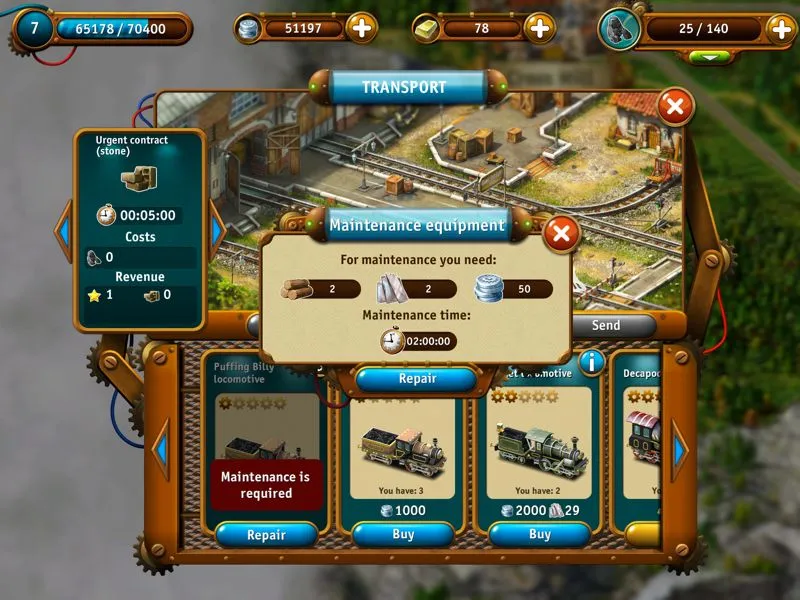800x600 pixels.
Task: Buy the locomotive costing 2000 coins
Action: click(x=539, y=535)
